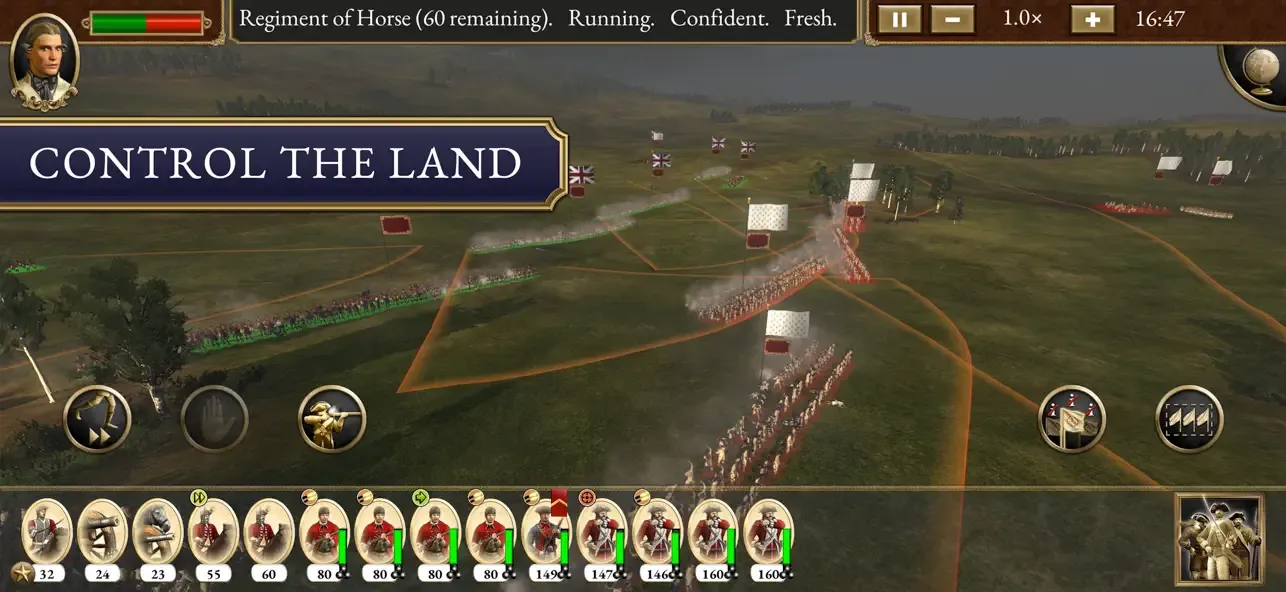
Task: Select the infantry card with 147 men
Action: (601, 532)
